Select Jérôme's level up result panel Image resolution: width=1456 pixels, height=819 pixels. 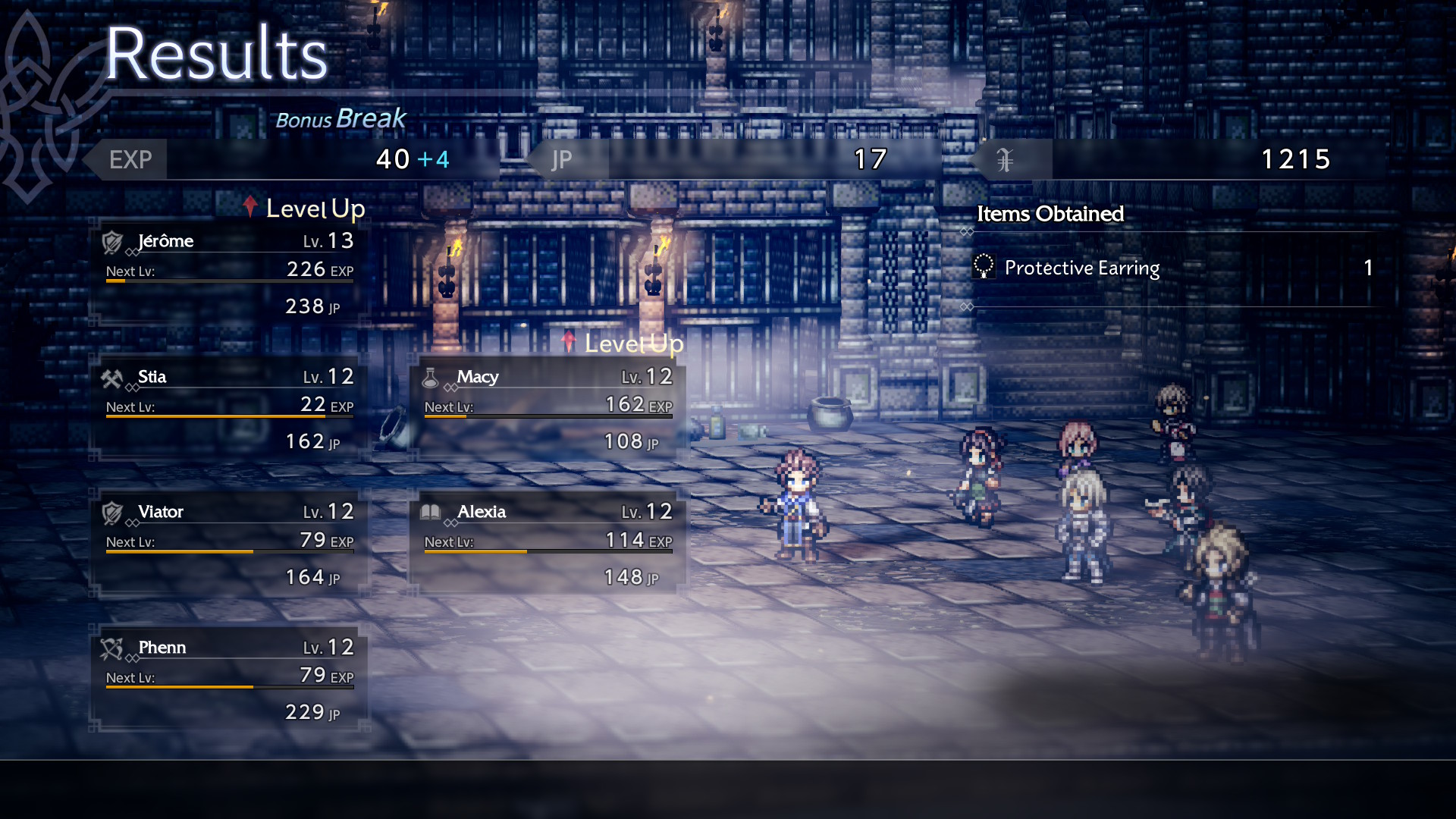coord(229,273)
